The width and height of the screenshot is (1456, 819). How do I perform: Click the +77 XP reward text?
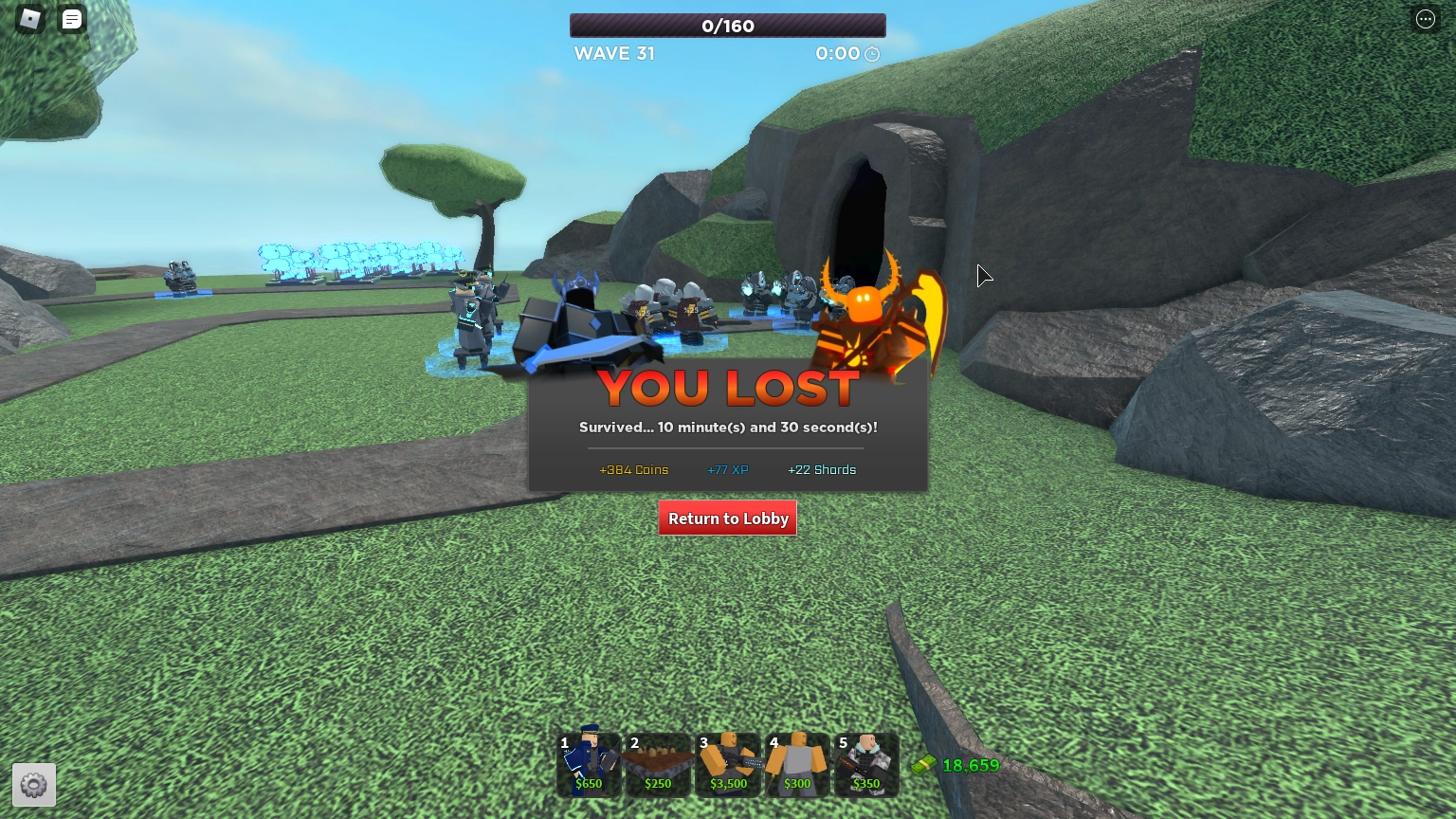tap(728, 469)
